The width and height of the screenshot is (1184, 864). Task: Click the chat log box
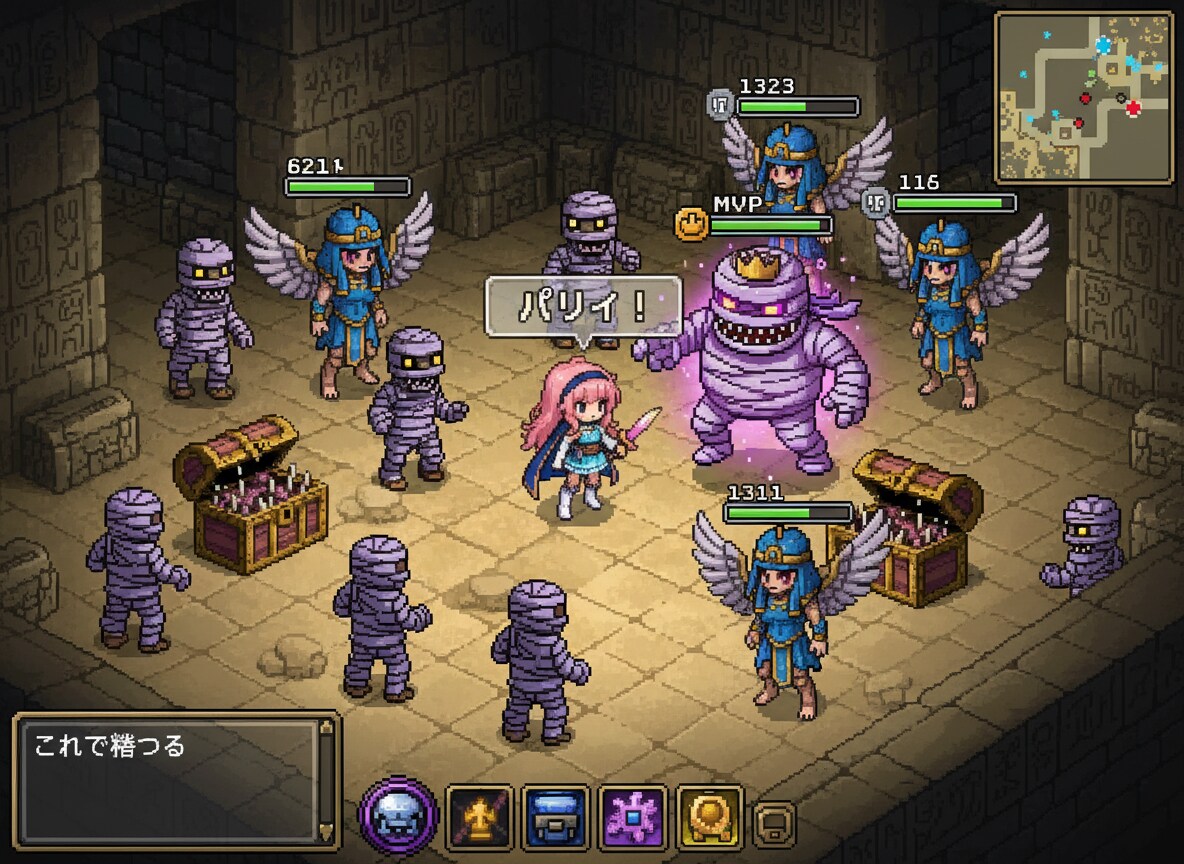click(x=170, y=780)
